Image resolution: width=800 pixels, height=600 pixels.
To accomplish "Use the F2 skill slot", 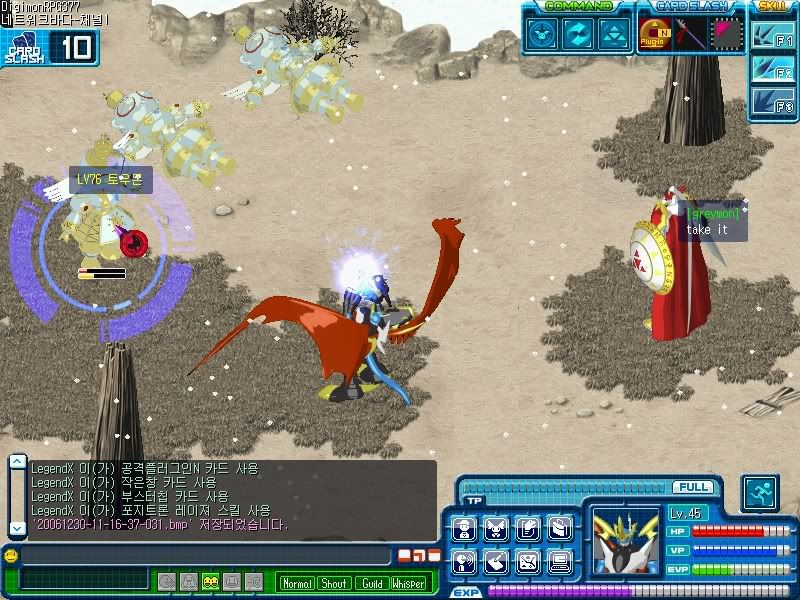I will pos(773,72).
